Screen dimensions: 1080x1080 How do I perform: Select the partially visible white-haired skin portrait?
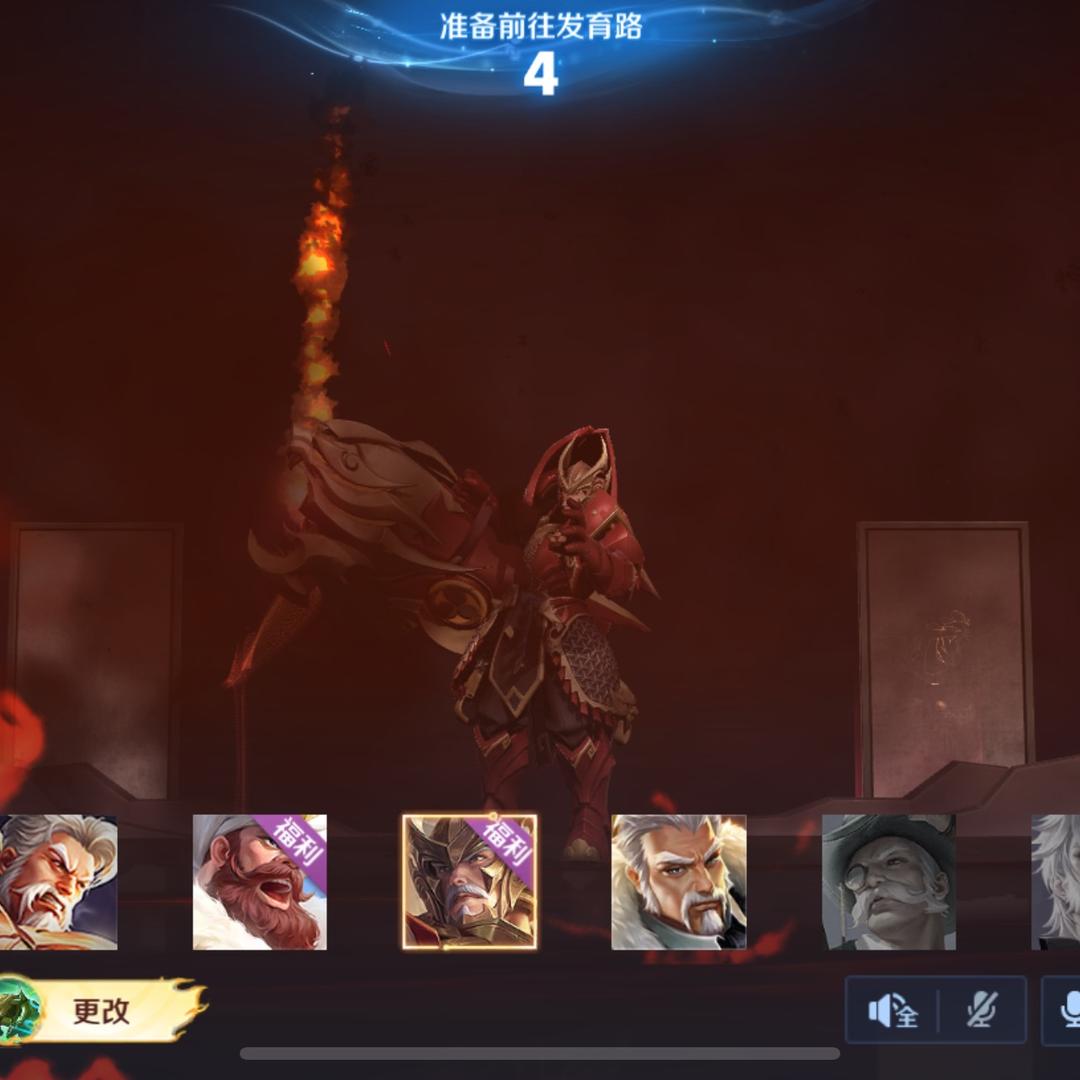(1056, 882)
